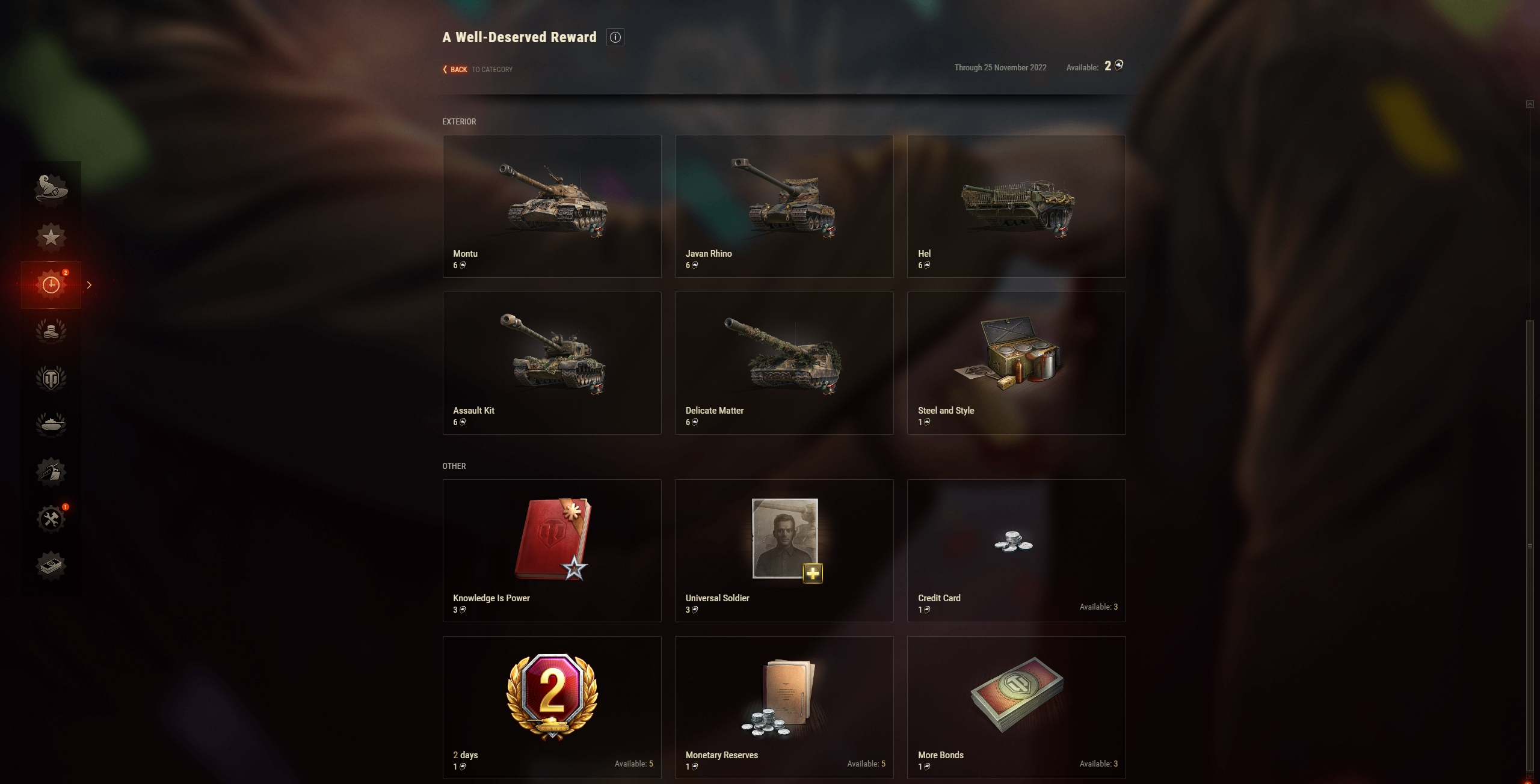Open the Javan Rhino reward
This screenshot has width=1540, height=784.
(784, 206)
